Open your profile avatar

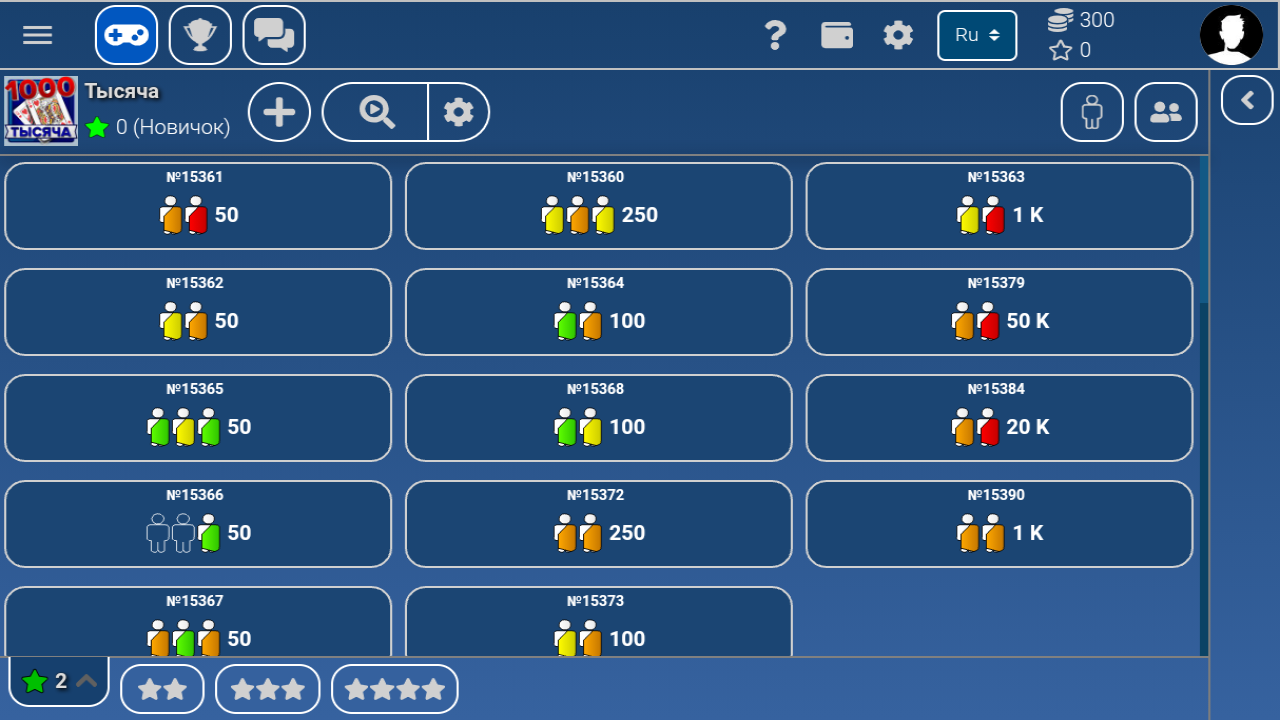1231,34
